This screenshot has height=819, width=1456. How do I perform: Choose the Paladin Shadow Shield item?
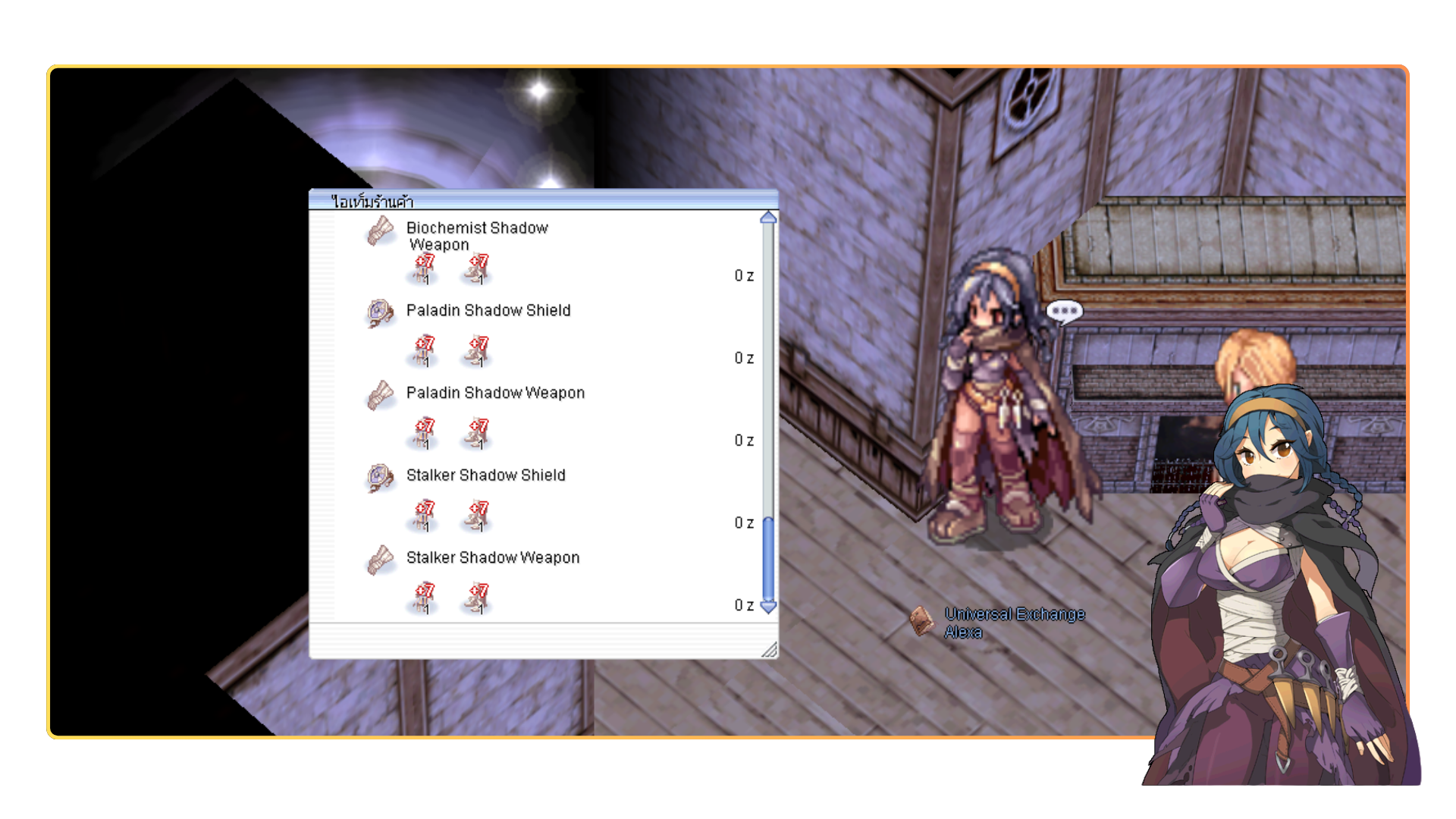pos(488,310)
